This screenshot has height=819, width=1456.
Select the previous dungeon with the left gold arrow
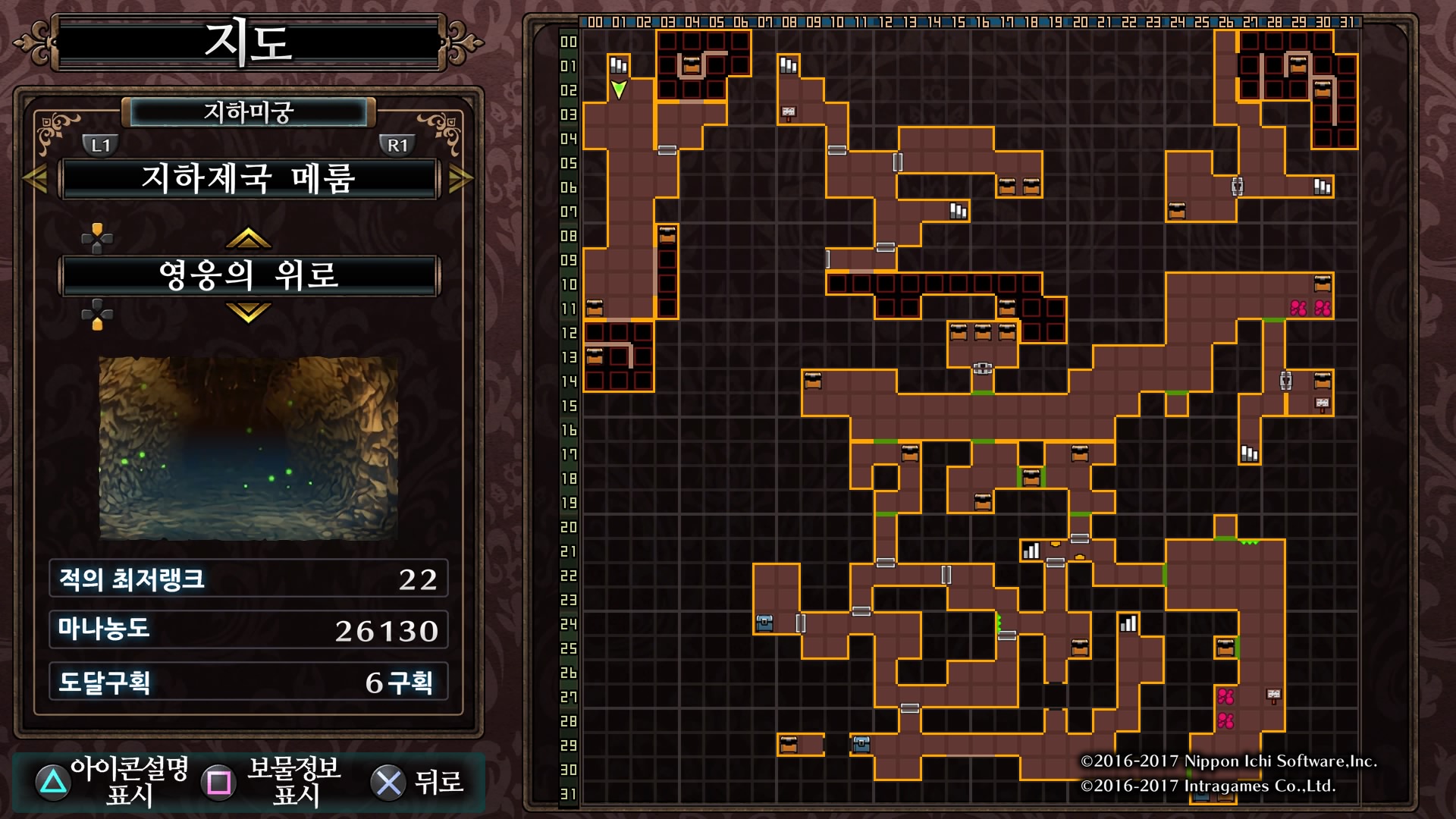click(35, 179)
